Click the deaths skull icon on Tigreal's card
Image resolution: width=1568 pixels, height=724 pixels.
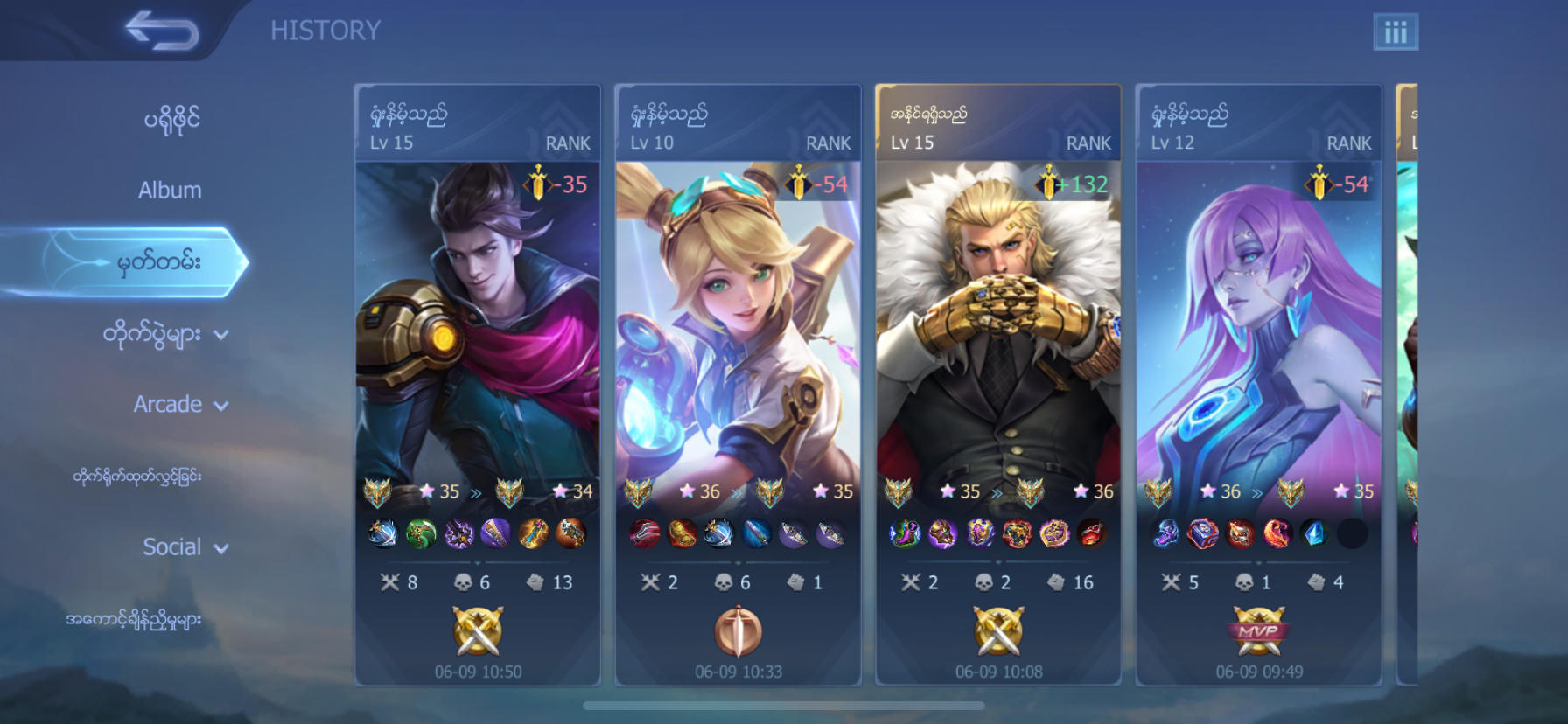click(983, 581)
